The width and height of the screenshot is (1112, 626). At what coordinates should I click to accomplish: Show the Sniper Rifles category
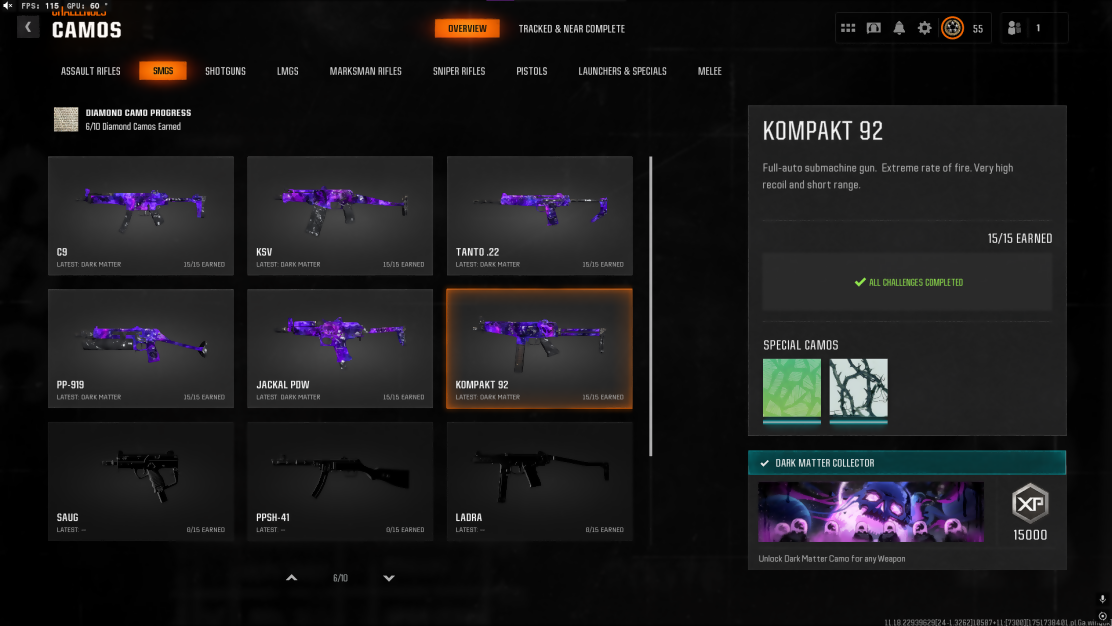pos(459,71)
